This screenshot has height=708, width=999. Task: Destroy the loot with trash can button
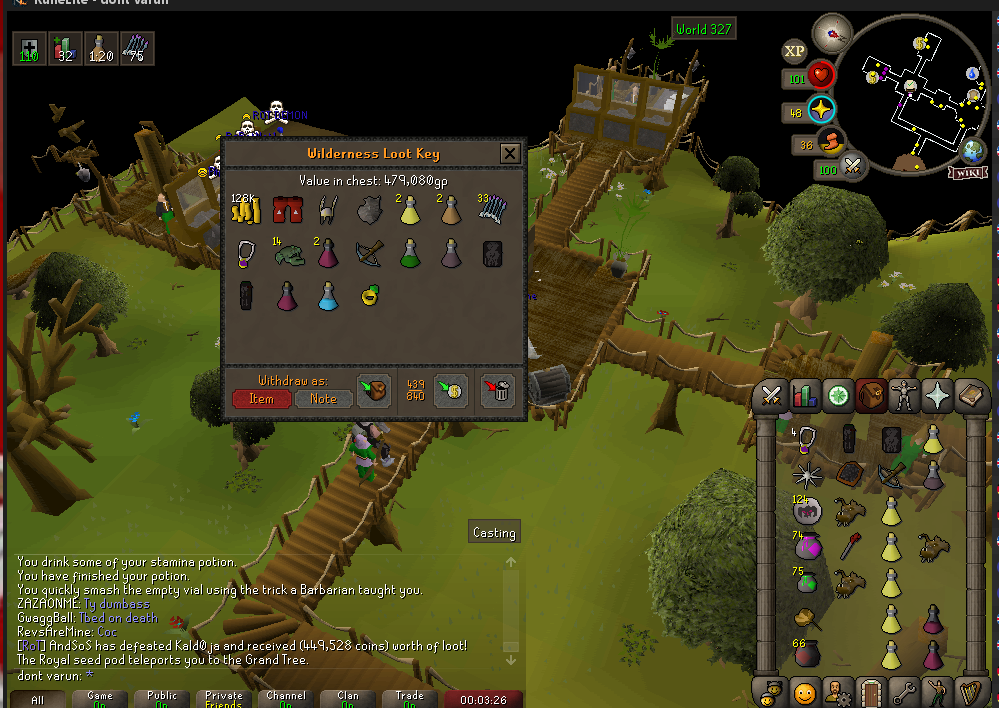(x=497, y=389)
